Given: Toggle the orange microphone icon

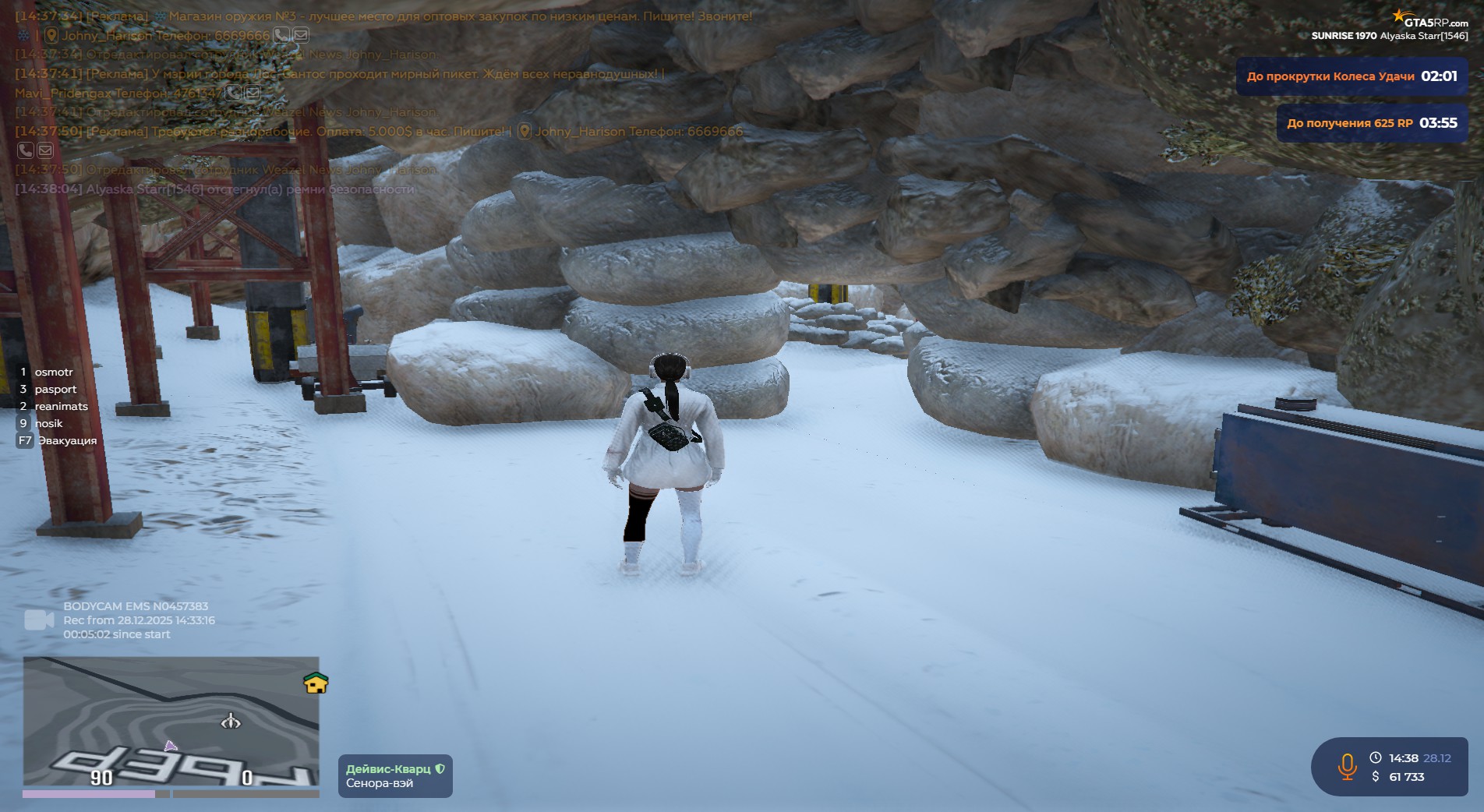Looking at the screenshot, I should (x=1347, y=766).
